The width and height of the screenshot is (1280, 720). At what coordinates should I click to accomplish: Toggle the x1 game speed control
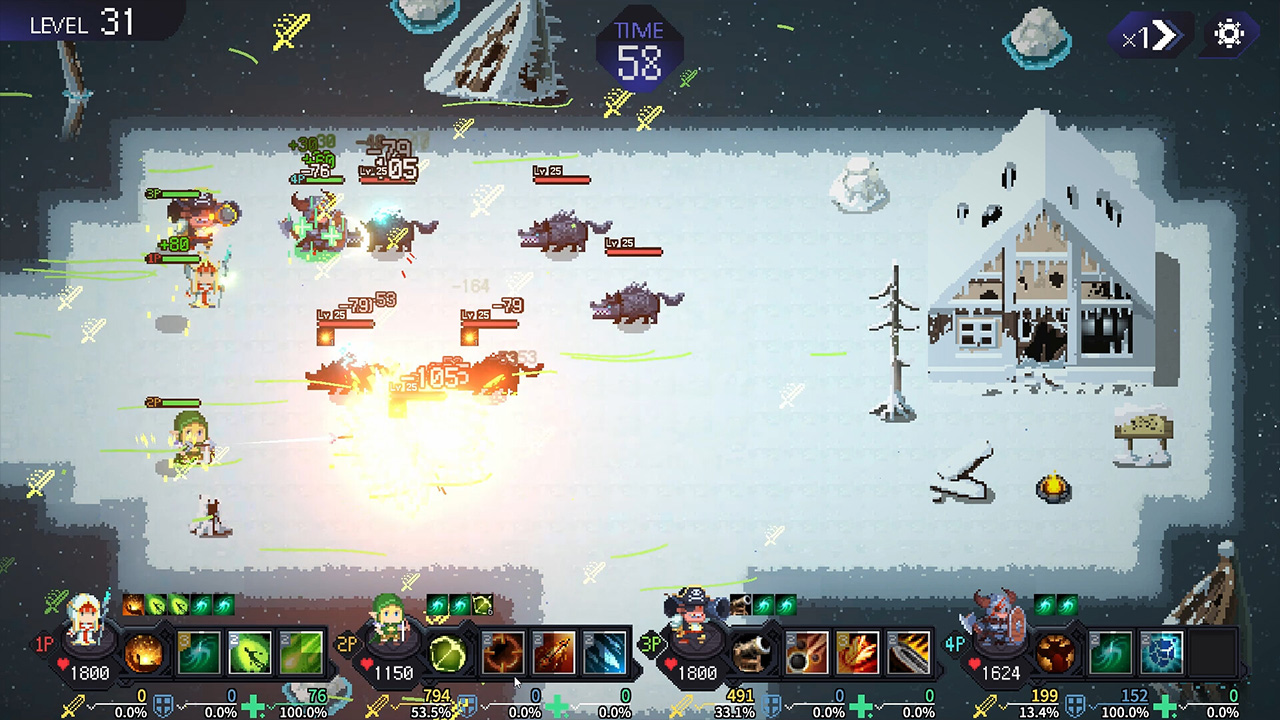[1148, 37]
